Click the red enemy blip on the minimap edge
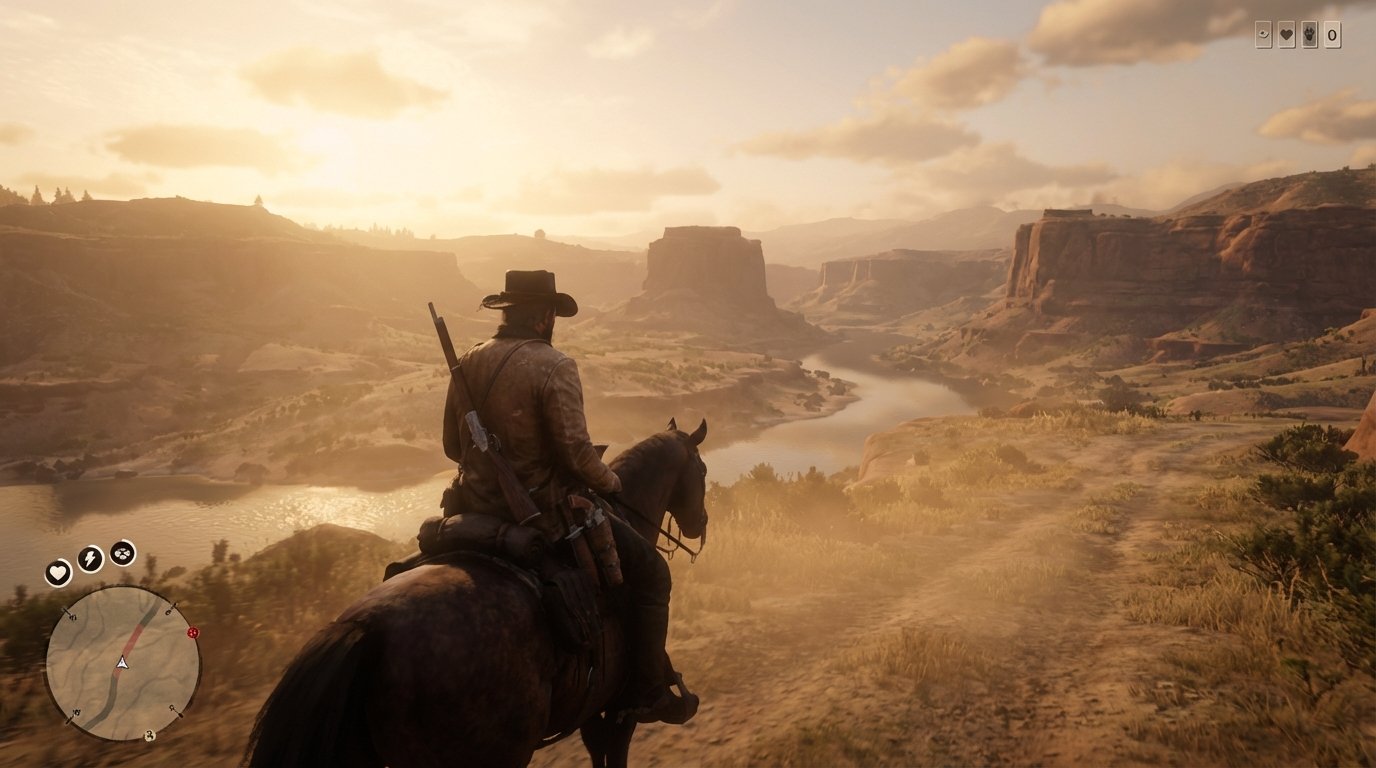 [x=193, y=633]
